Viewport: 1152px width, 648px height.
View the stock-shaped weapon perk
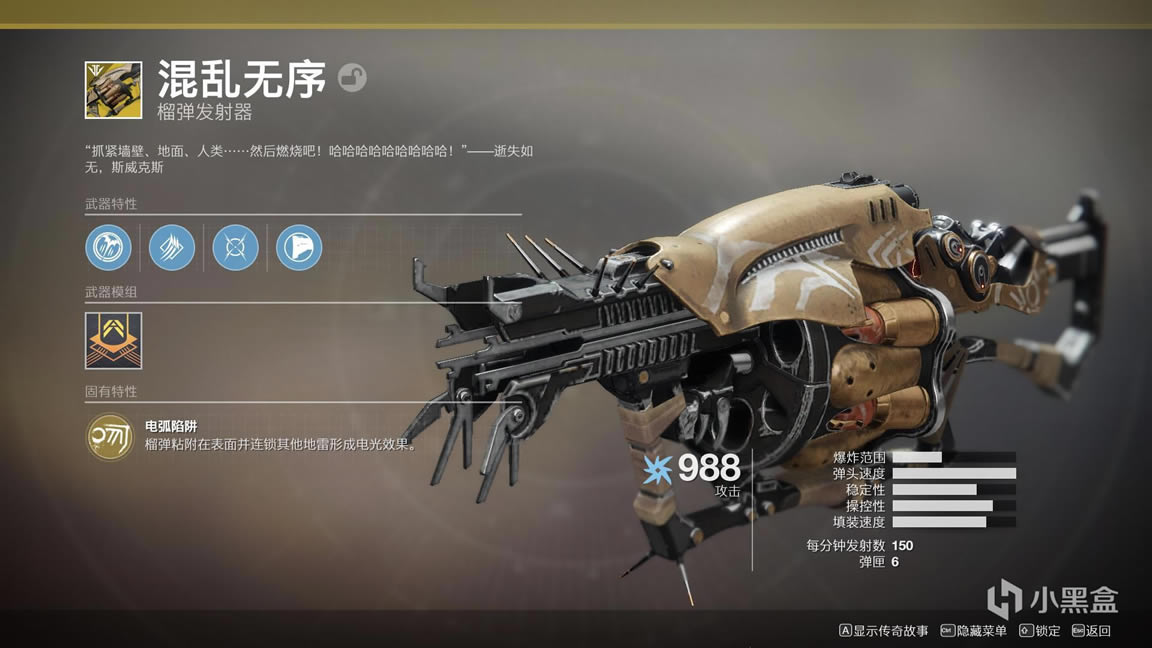[x=299, y=247]
